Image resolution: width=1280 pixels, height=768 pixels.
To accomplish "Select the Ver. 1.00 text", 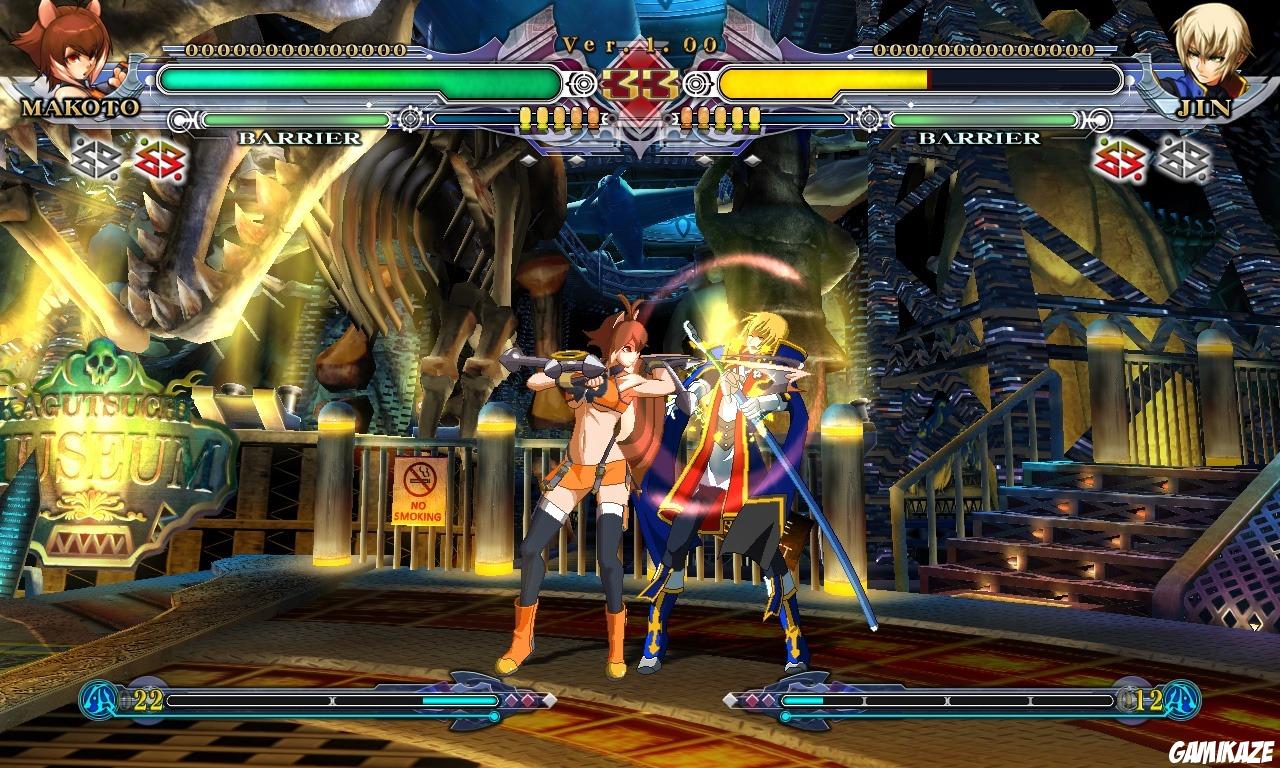I will 639,42.
